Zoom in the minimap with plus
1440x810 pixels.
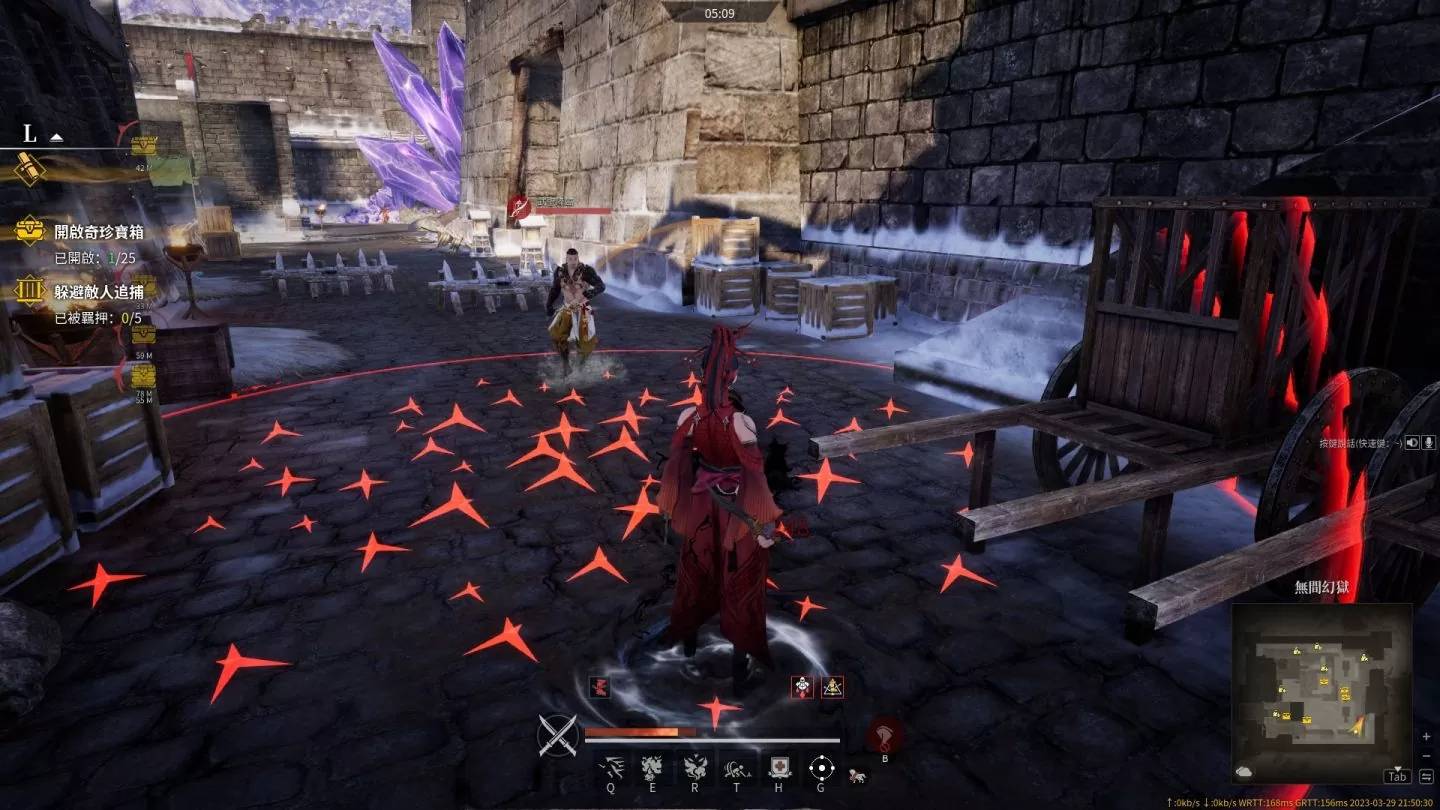tap(1426, 737)
